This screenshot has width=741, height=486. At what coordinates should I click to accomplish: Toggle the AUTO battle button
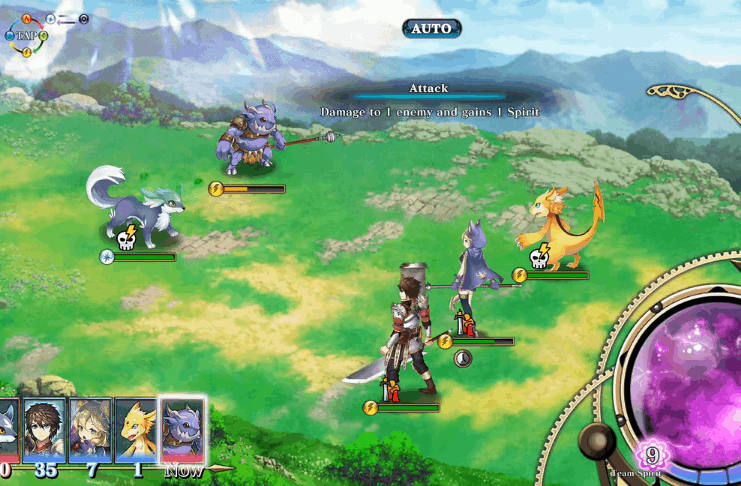pos(432,28)
